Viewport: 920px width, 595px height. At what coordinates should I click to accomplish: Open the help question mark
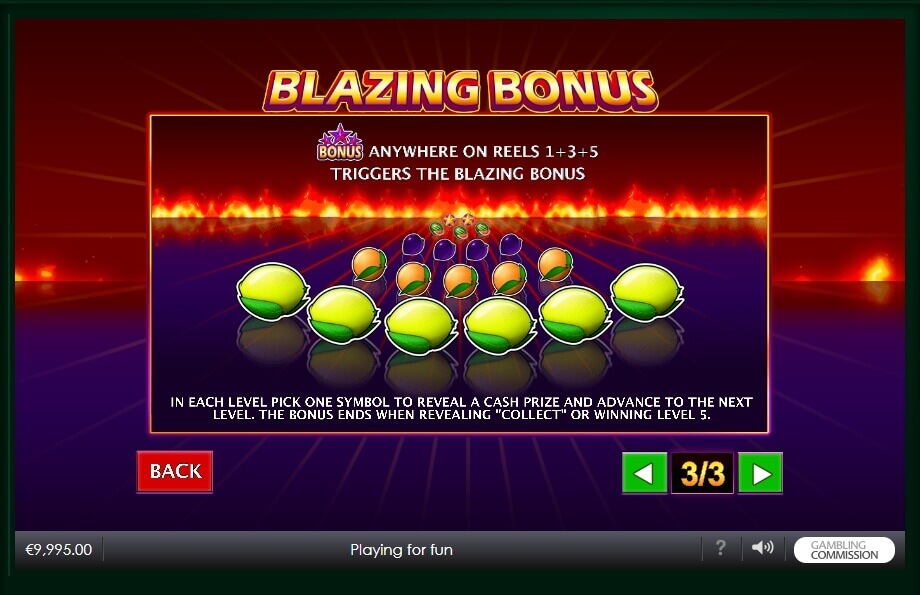tap(720, 548)
